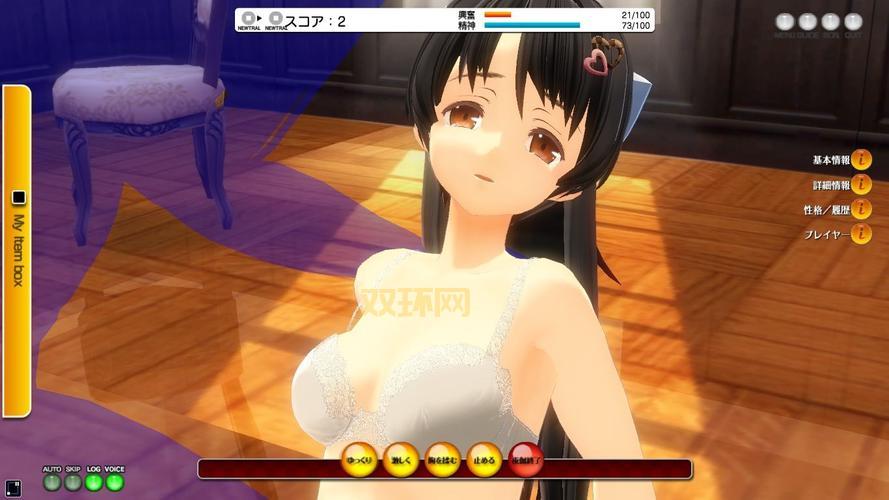The height and width of the screenshot is (500, 889).
Task: Open the MENU orb at top right
Action: 784,21
